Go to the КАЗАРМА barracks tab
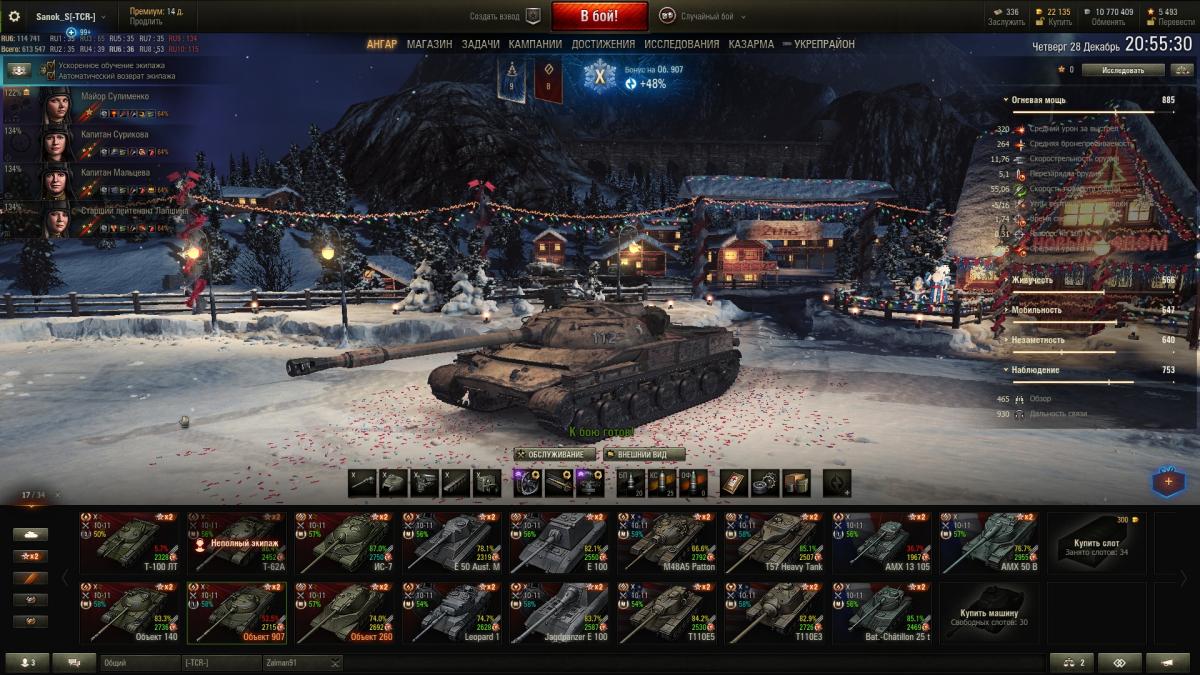This screenshot has height=675, width=1200. coord(751,44)
